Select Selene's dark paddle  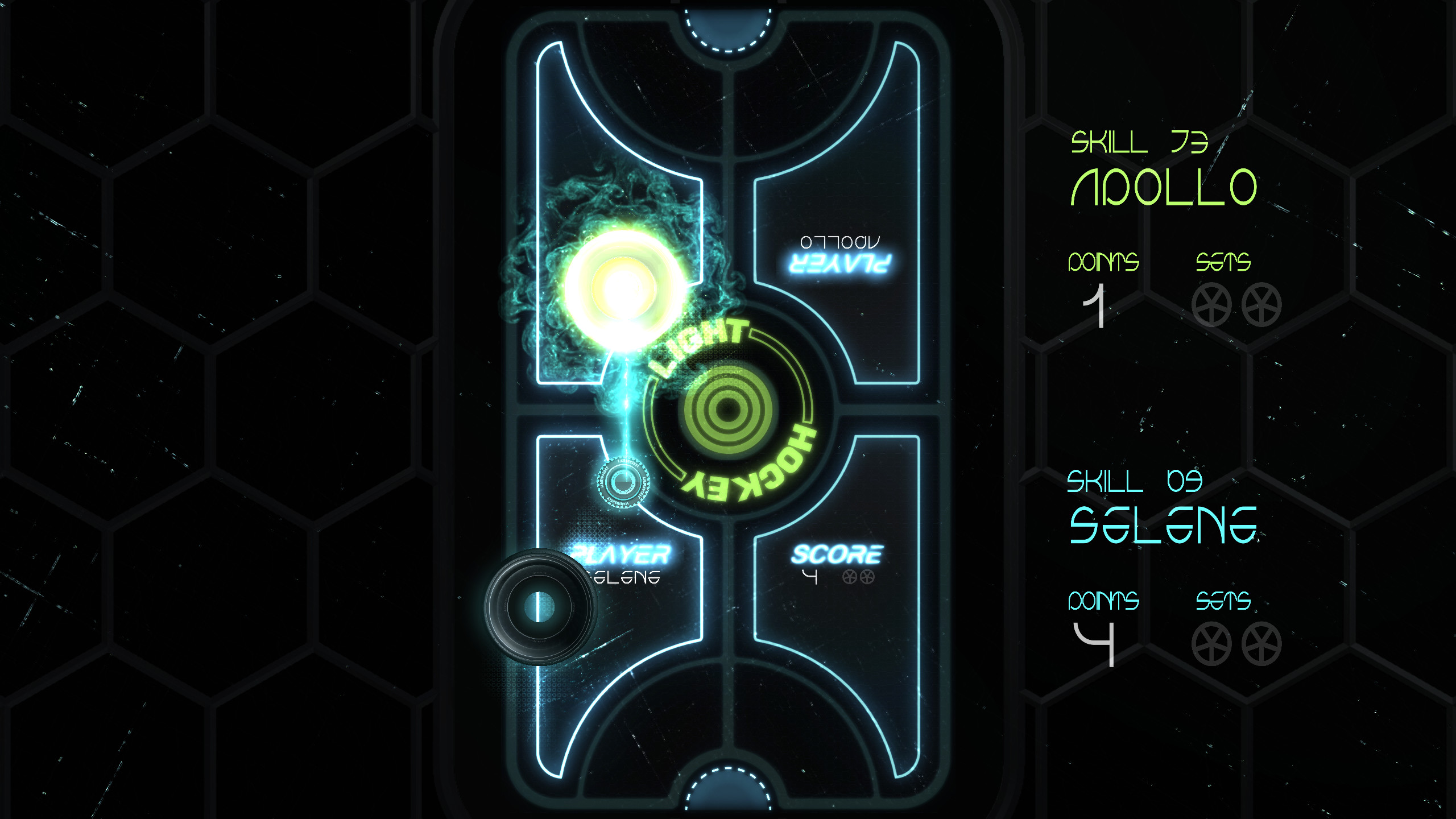coord(540,609)
